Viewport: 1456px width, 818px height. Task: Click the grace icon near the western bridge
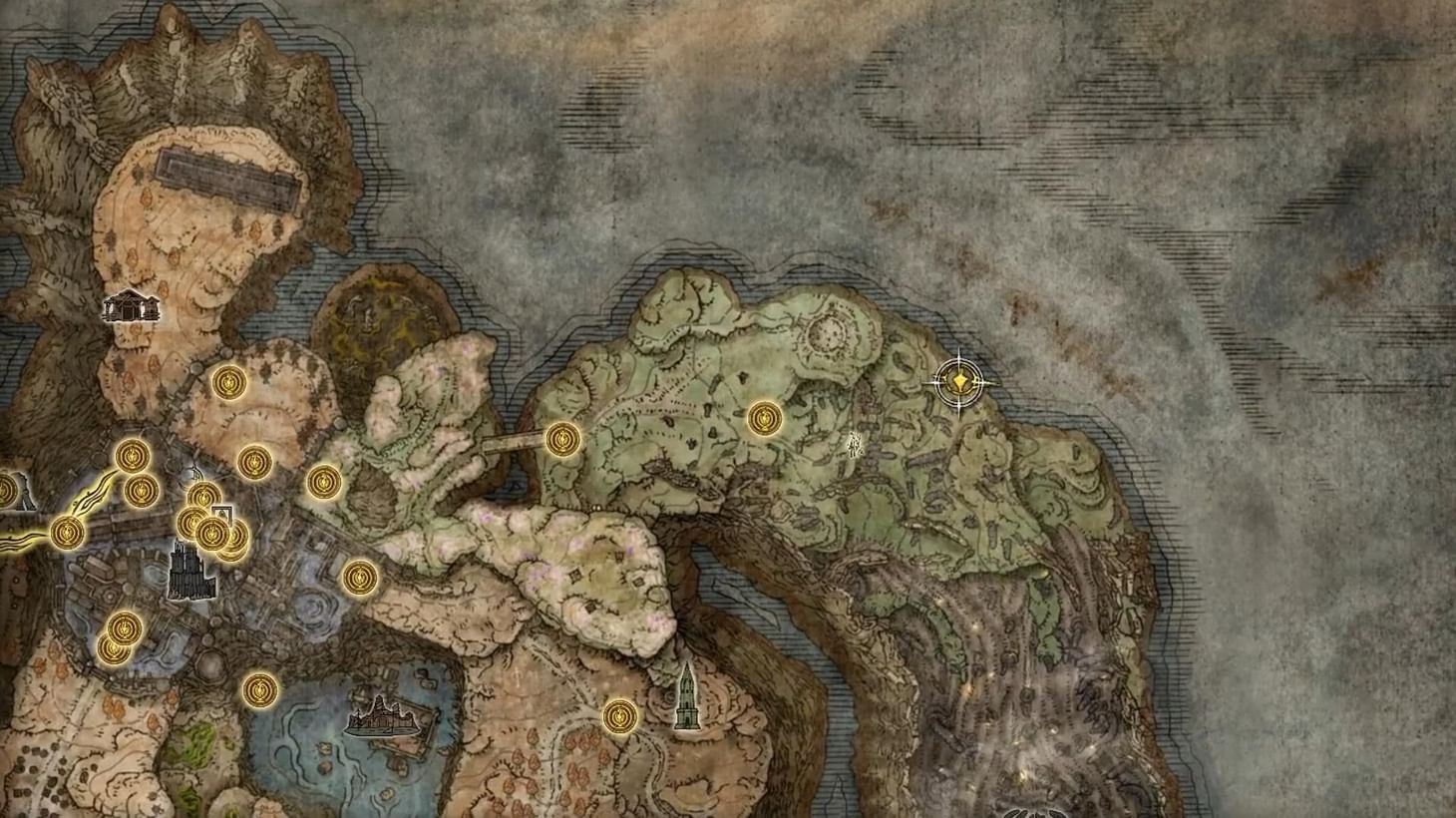(561, 439)
